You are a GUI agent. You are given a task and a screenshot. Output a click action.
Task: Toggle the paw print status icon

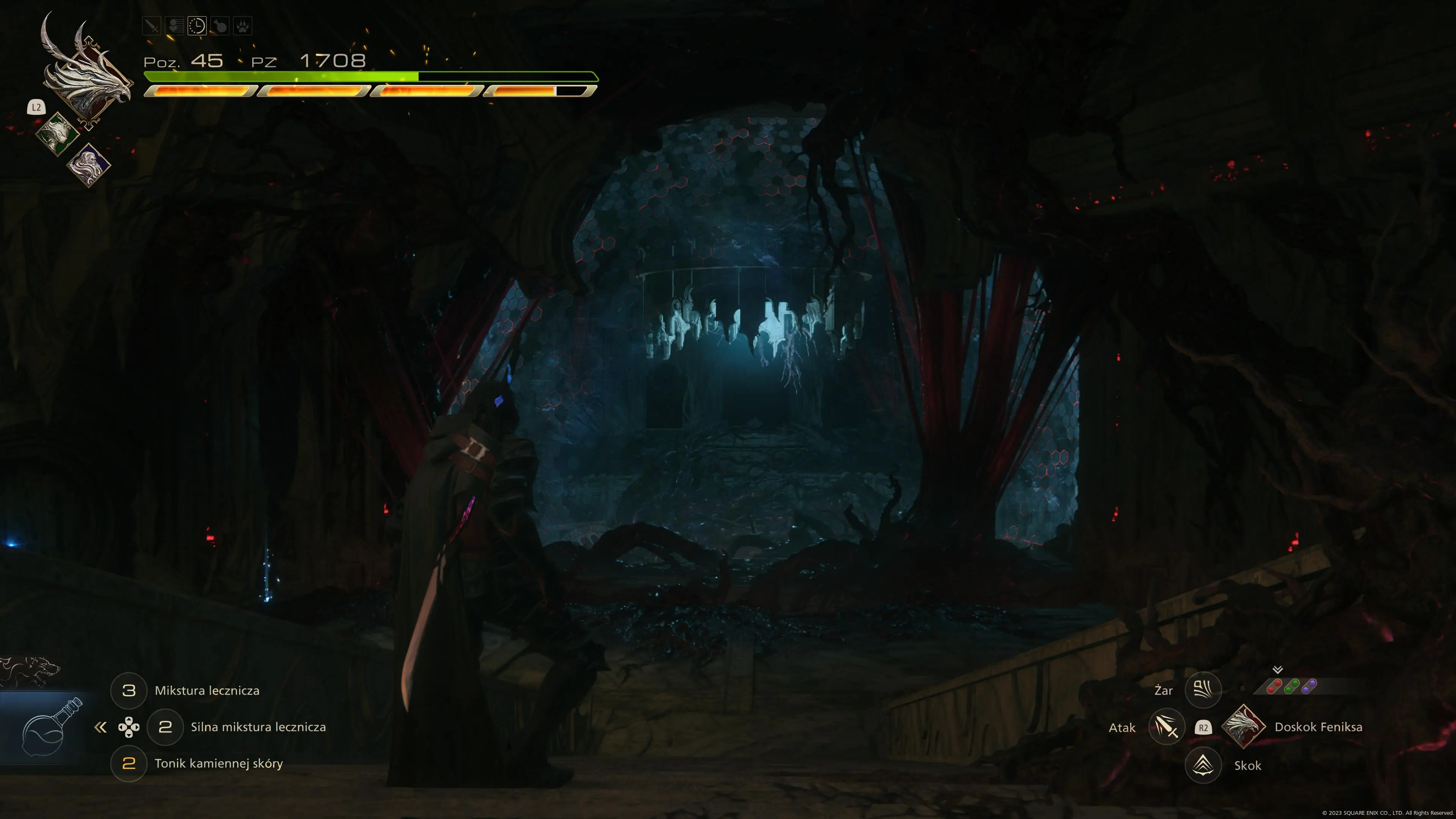point(243,26)
